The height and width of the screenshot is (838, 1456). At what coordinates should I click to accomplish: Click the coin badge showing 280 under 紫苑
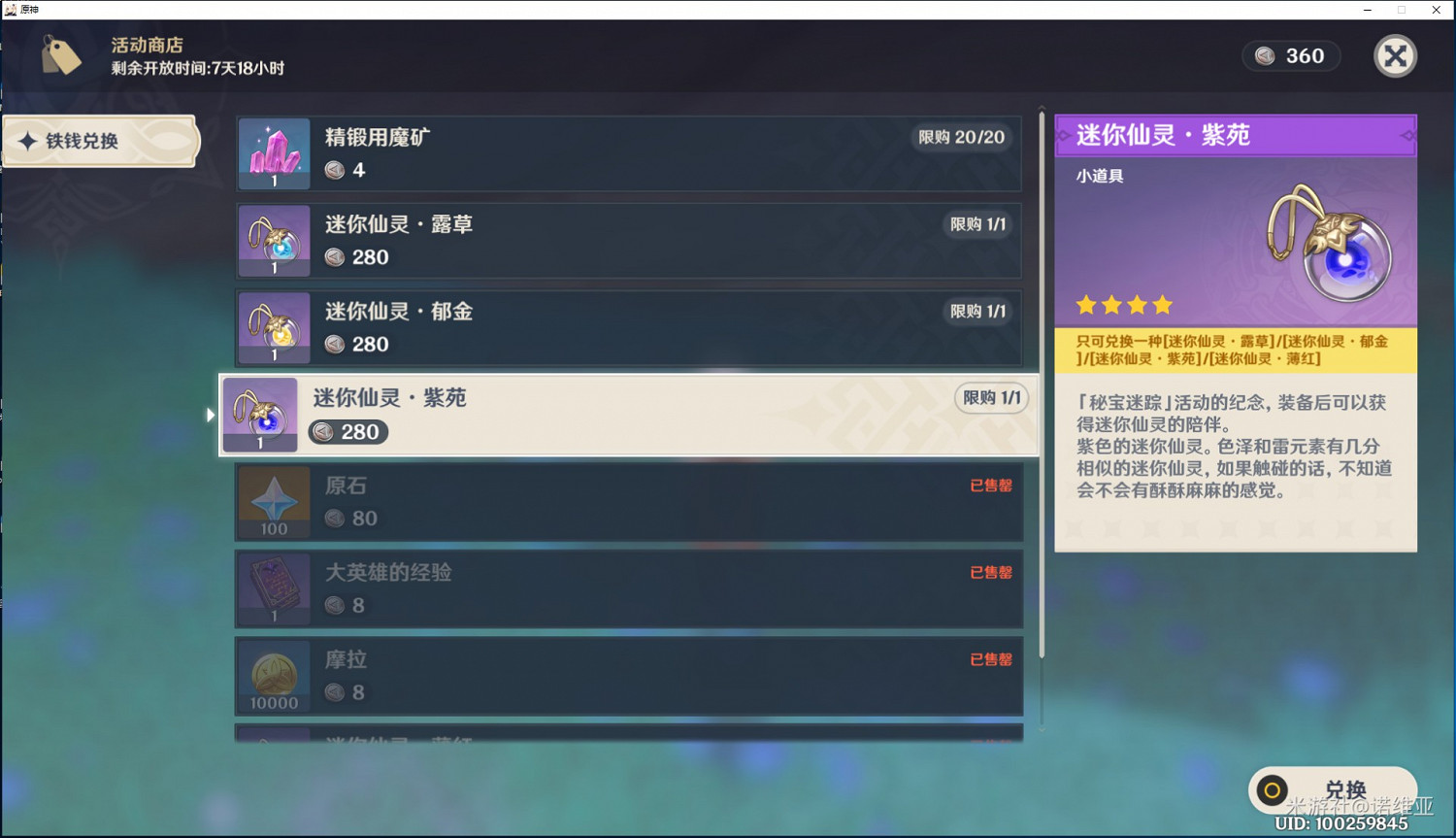(x=347, y=431)
